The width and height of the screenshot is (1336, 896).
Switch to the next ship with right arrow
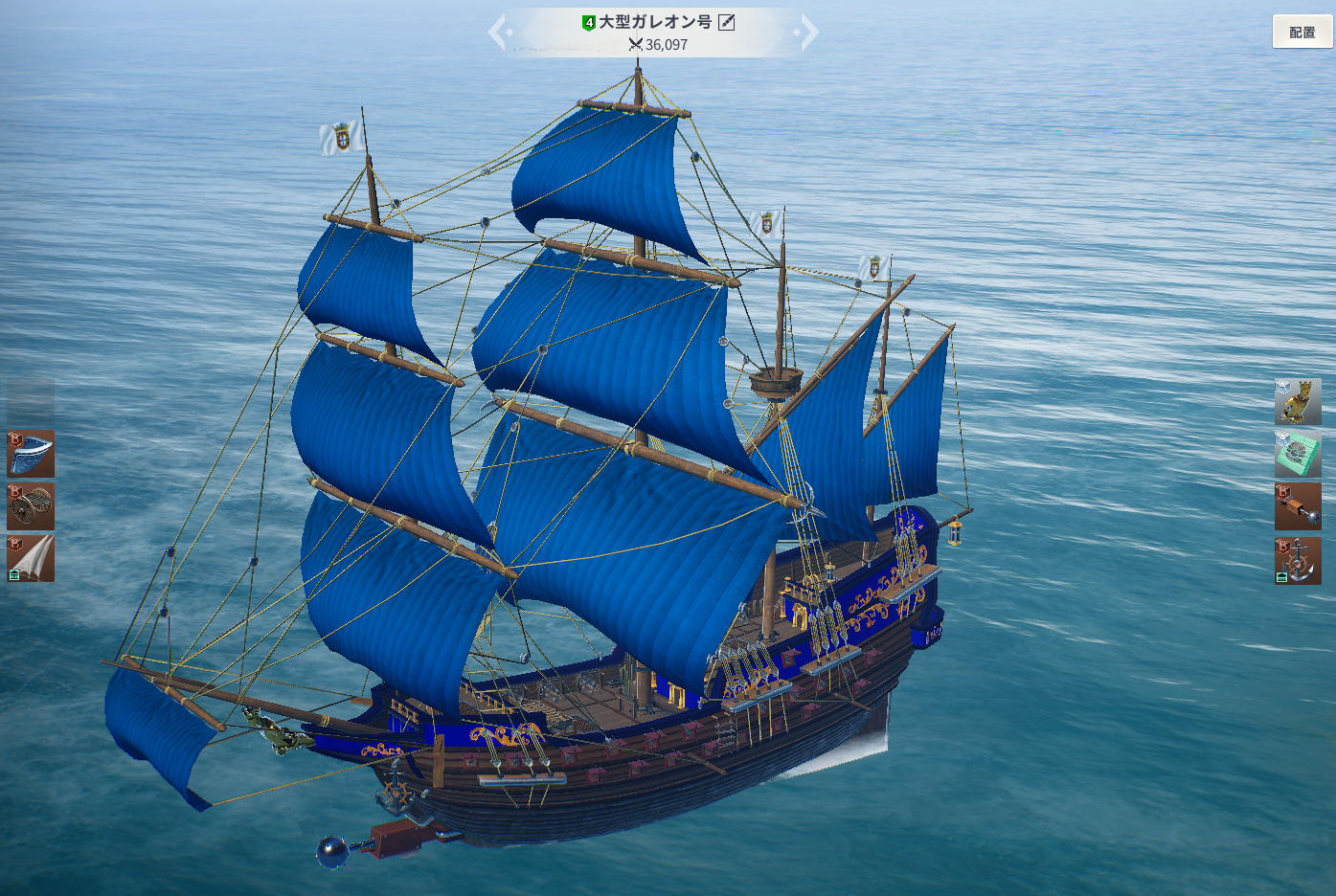(x=808, y=32)
